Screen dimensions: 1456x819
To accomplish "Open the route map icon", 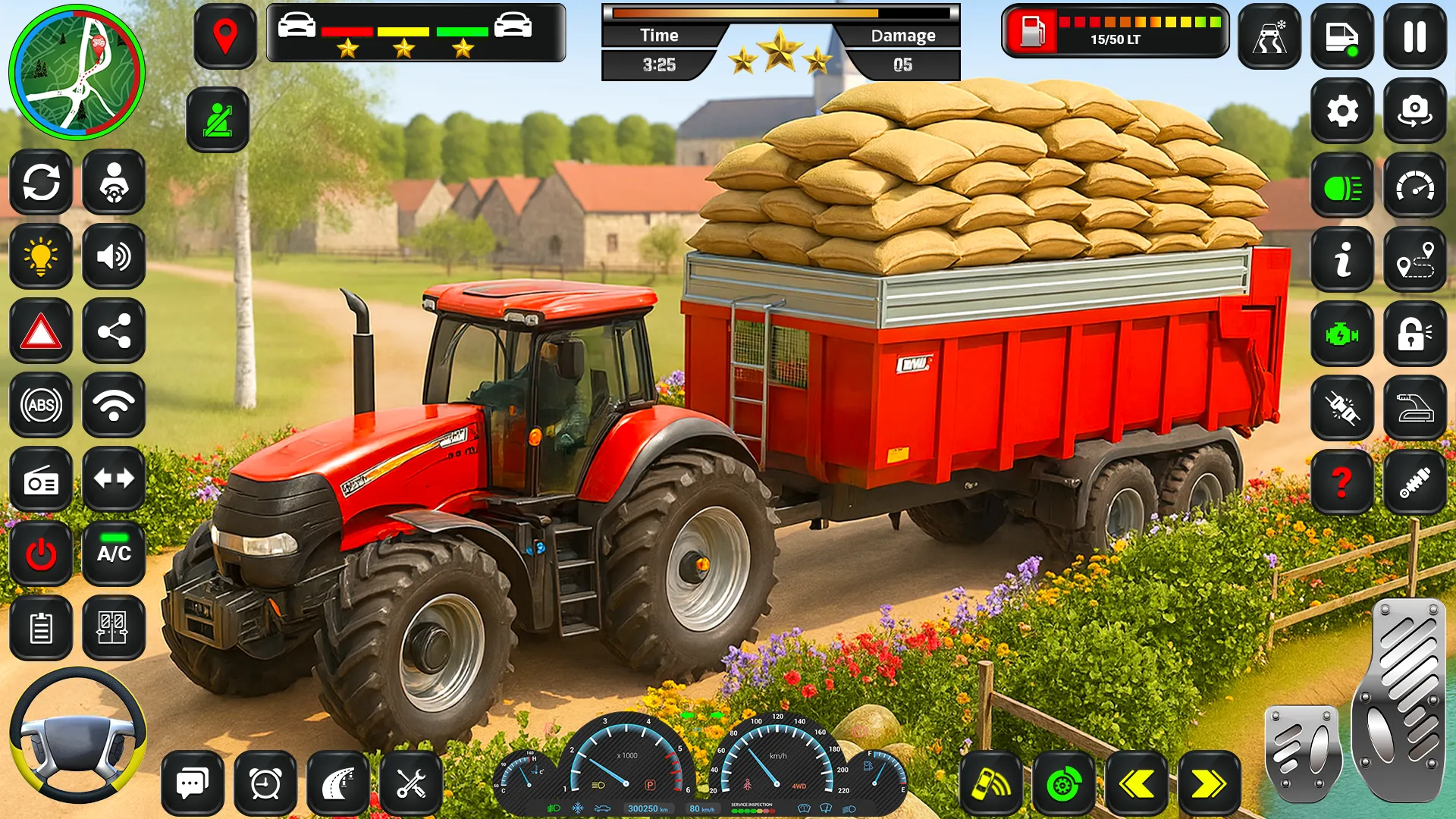I will tap(1415, 258).
